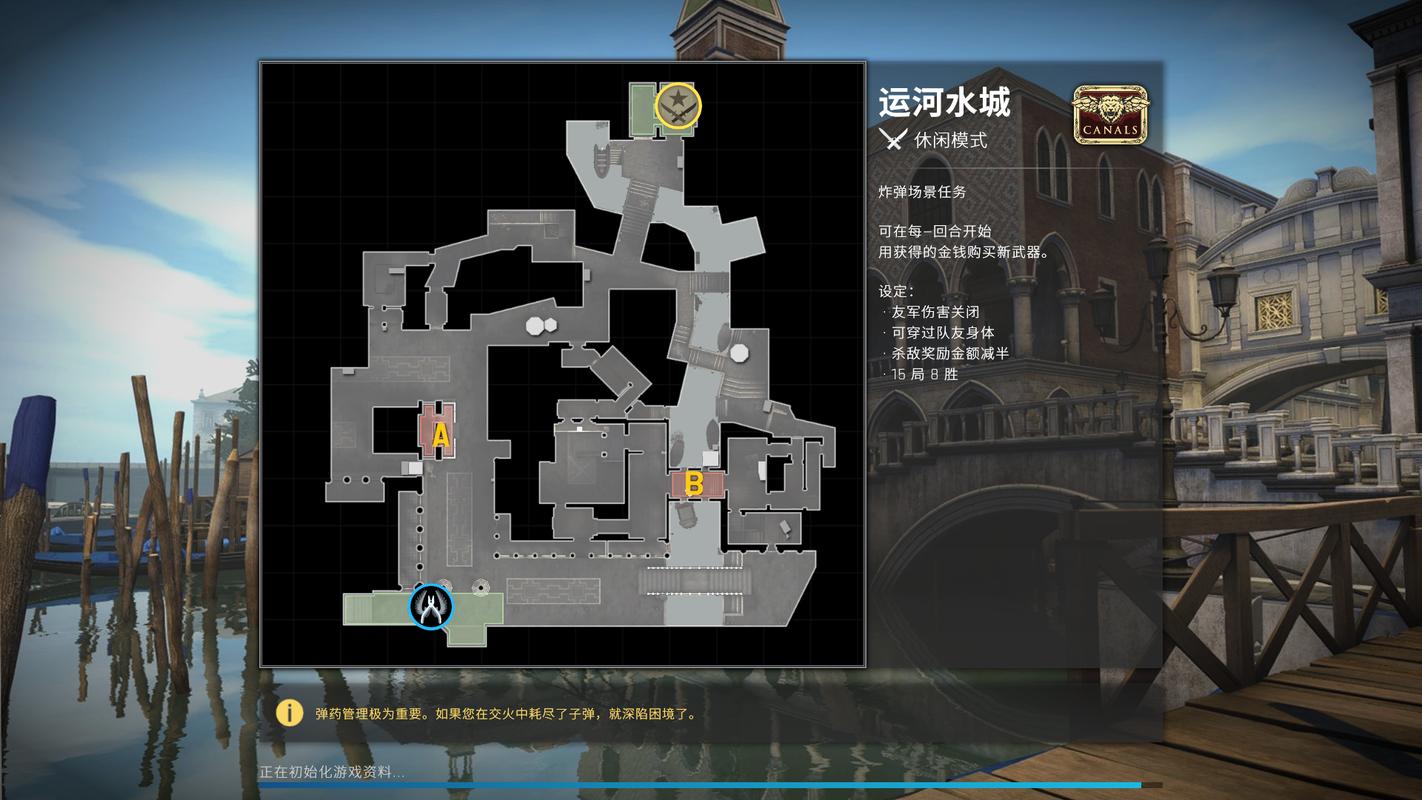This screenshot has height=800, width=1422.
Task: Click the blue Terrorist spawn logo
Action: tap(430, 607)
